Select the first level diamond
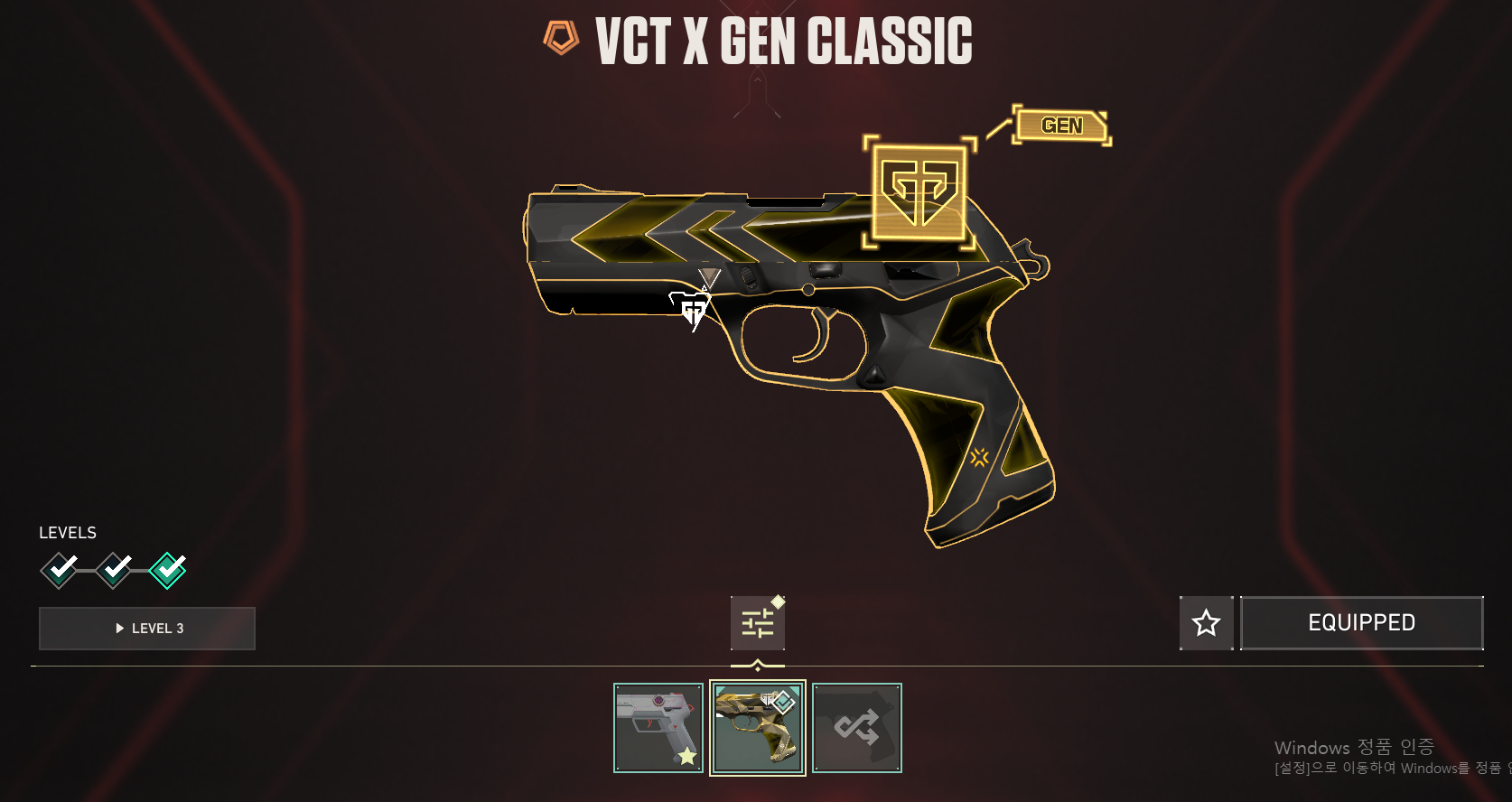This screenshot has width=1512, height=802. tap(60, 569)
